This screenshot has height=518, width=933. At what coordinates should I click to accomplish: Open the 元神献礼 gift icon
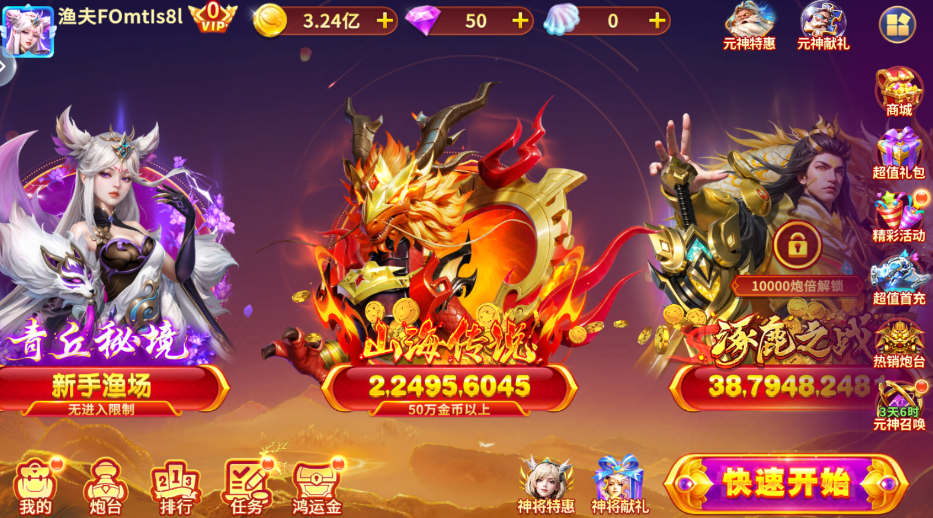coord(823,25)
